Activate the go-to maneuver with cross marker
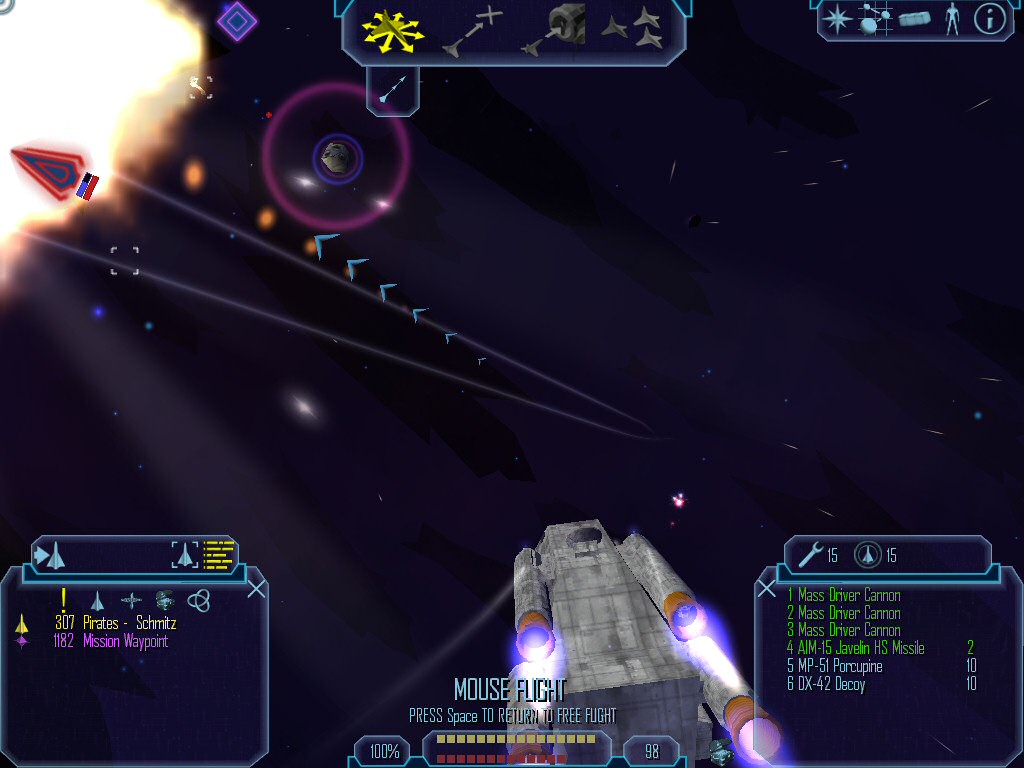 tap(473, 31)
